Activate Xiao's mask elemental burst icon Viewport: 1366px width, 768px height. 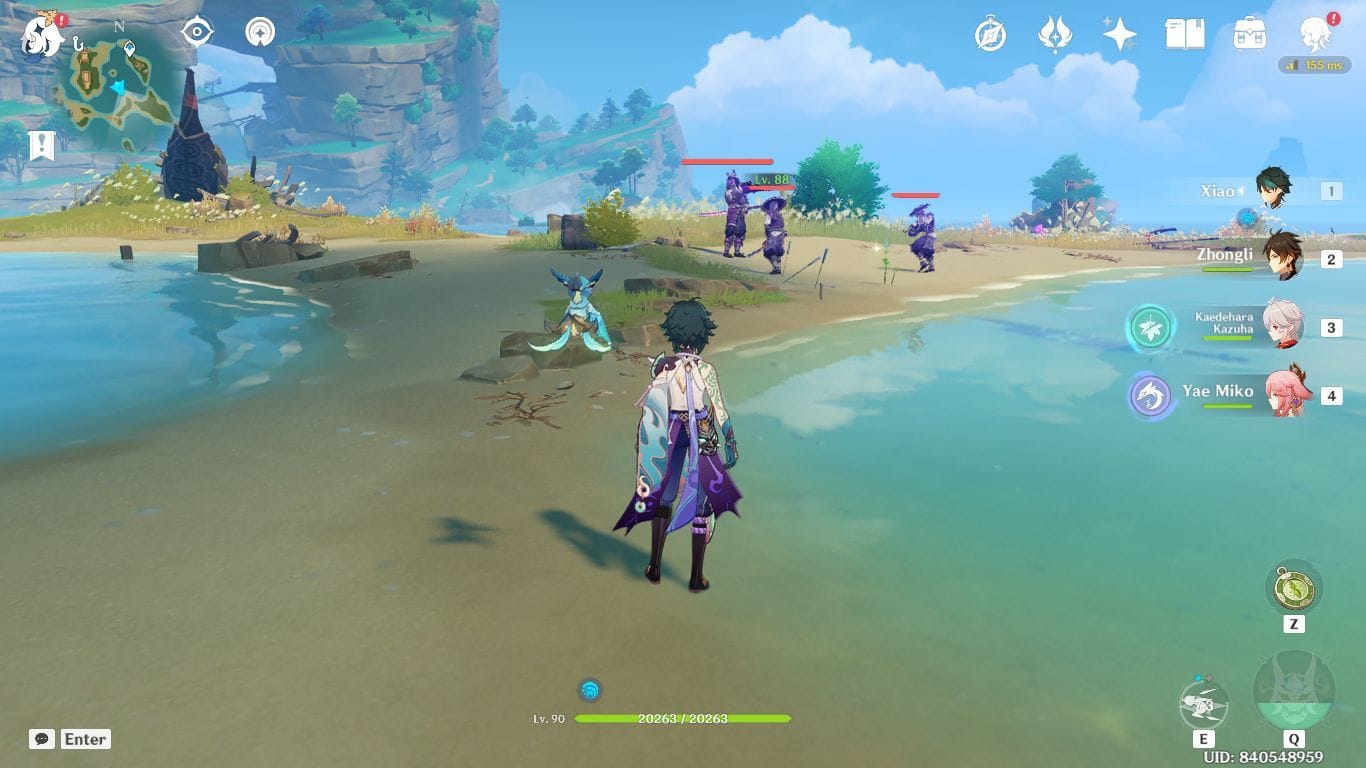coord(1293,692)
